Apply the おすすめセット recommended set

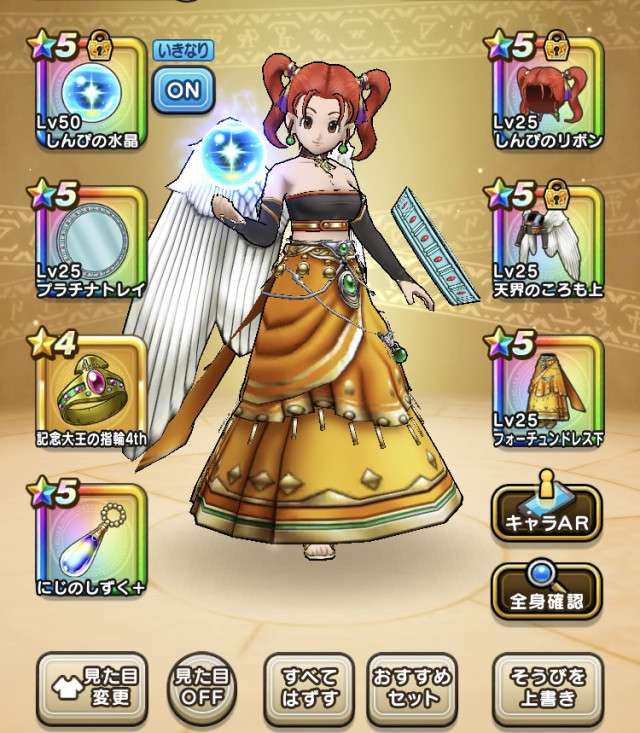click(x=418, y=688)
